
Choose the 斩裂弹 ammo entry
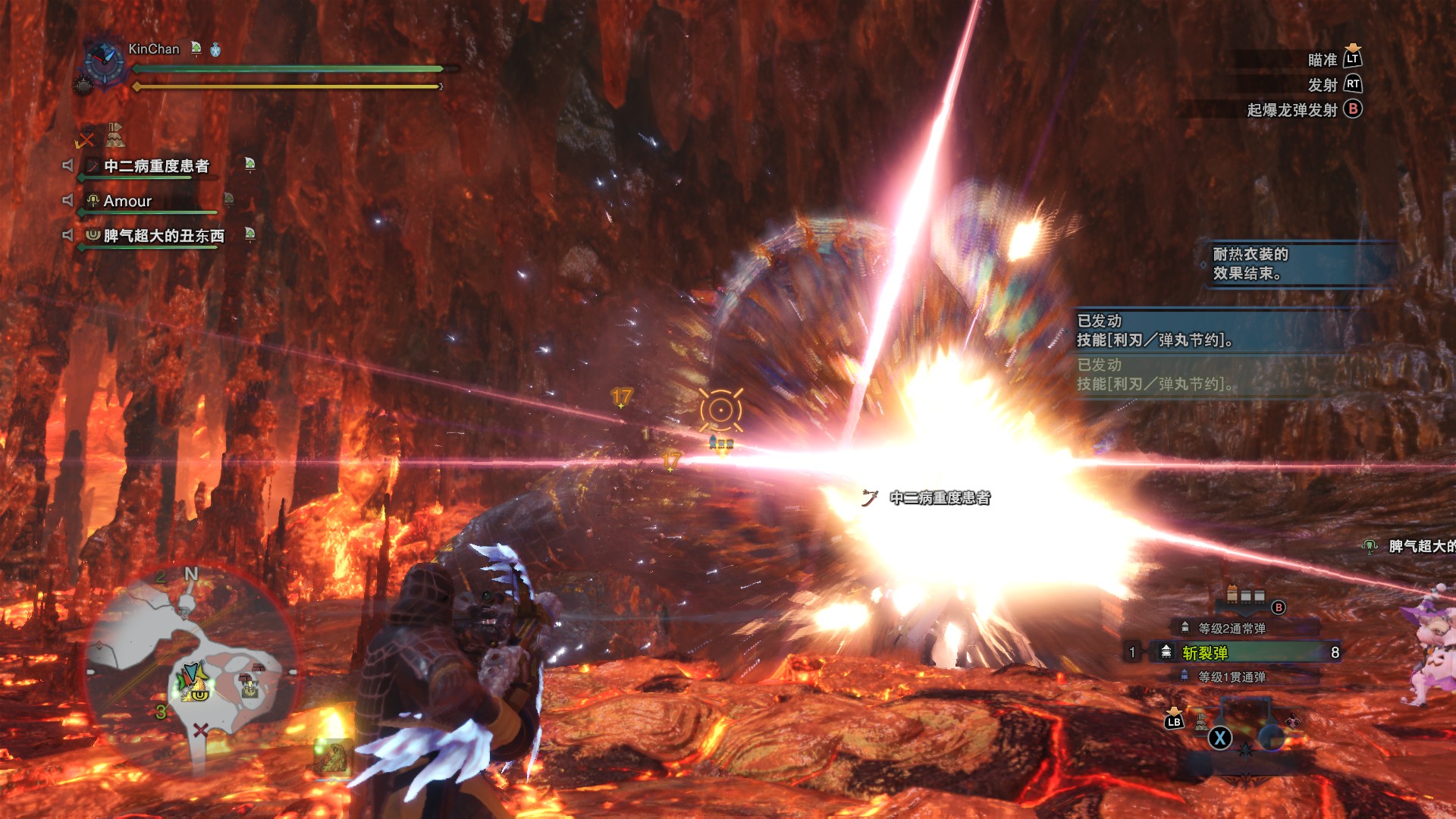[1244, 652]
